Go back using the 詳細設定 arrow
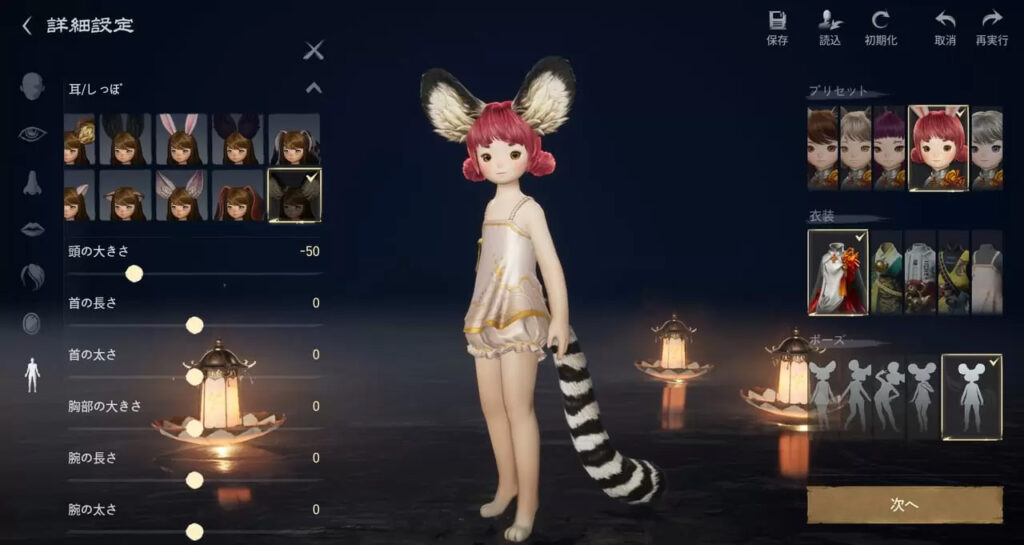 (27, 26)
